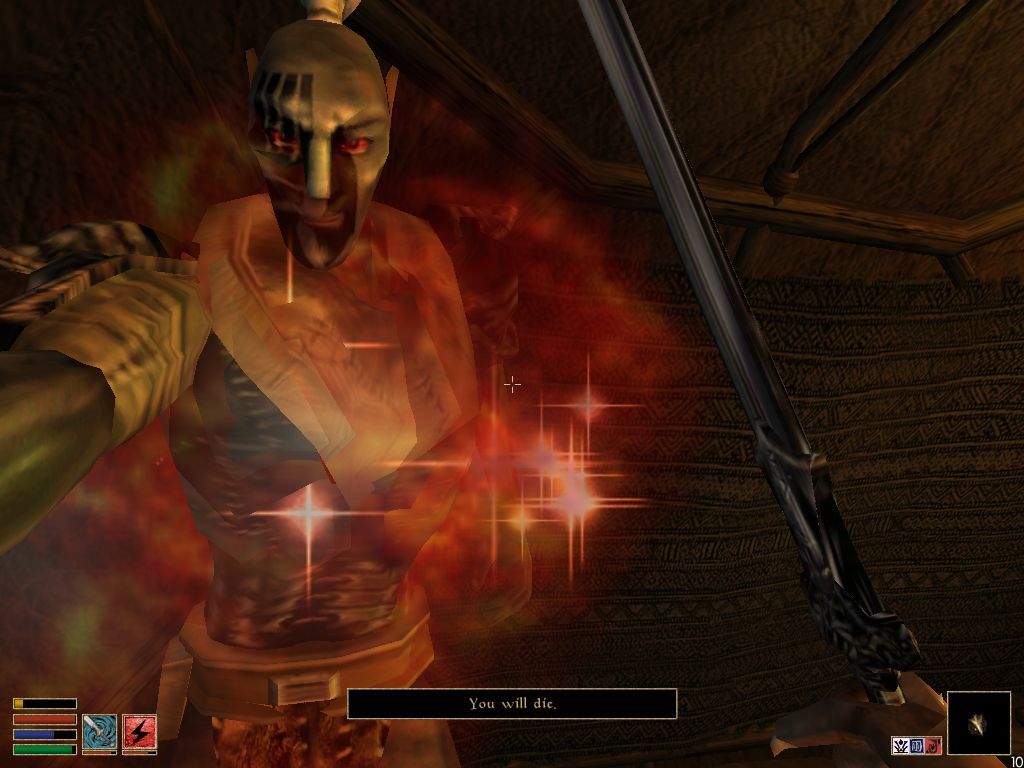Click the white active effect icon
The image size is (1024, 768).
click(901, 746)
